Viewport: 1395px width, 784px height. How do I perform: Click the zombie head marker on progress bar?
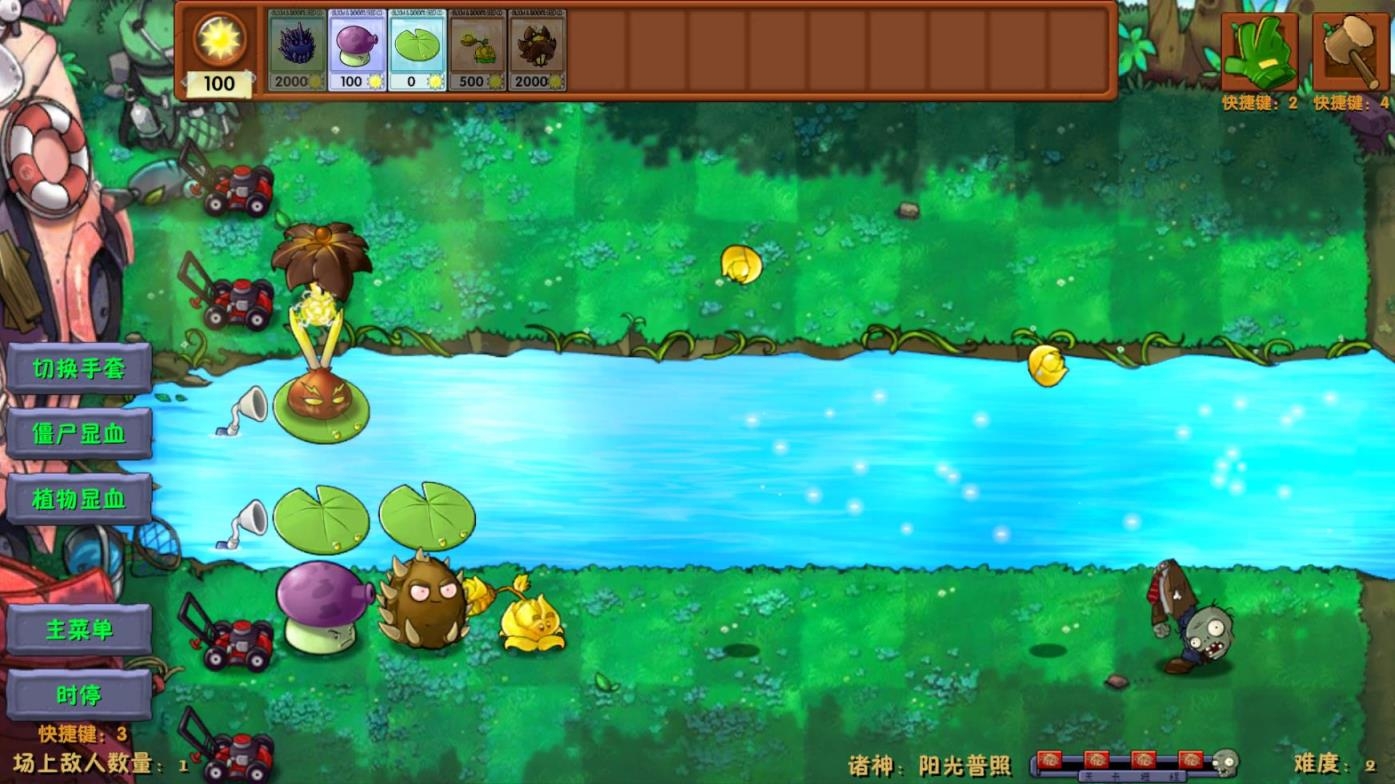pos(1225,762)
